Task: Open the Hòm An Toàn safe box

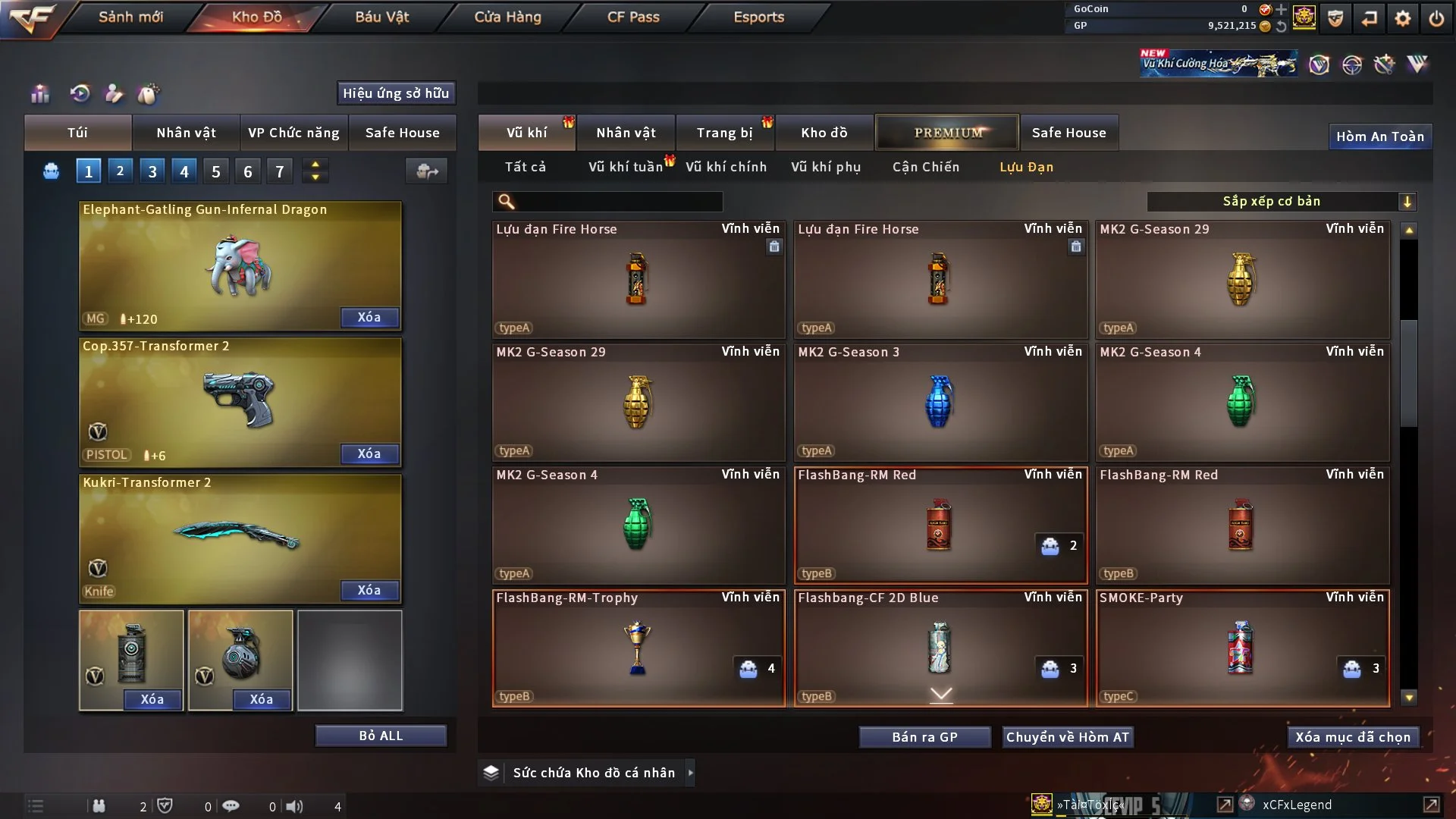Action: point(1379,136)
